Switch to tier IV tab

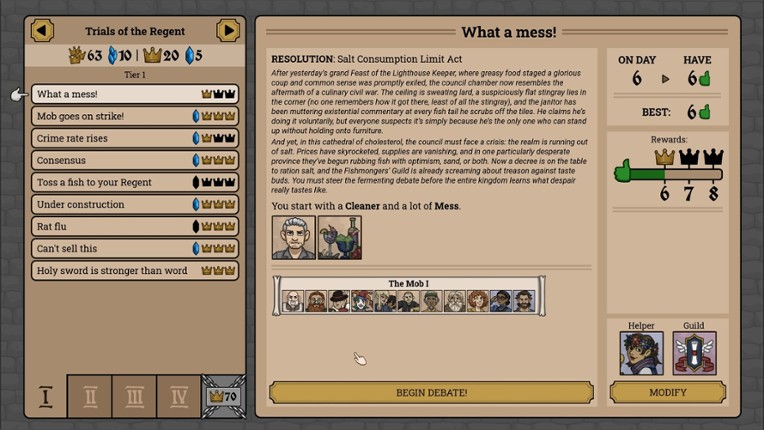tap(179, 396)
